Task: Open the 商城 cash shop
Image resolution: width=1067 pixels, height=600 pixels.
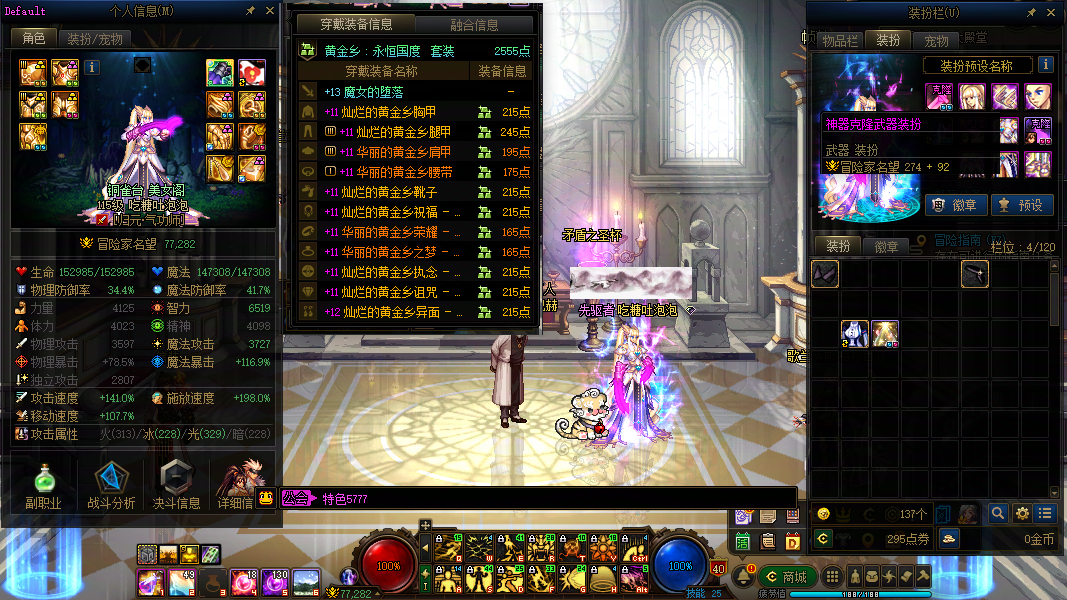Action: [x=786, y=577]
